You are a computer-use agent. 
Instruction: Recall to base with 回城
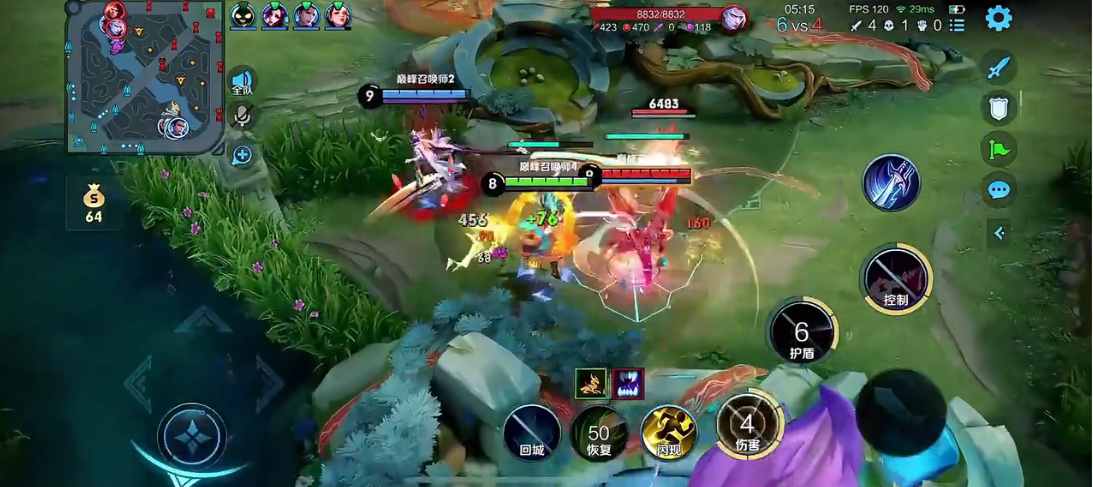(532, 432)
